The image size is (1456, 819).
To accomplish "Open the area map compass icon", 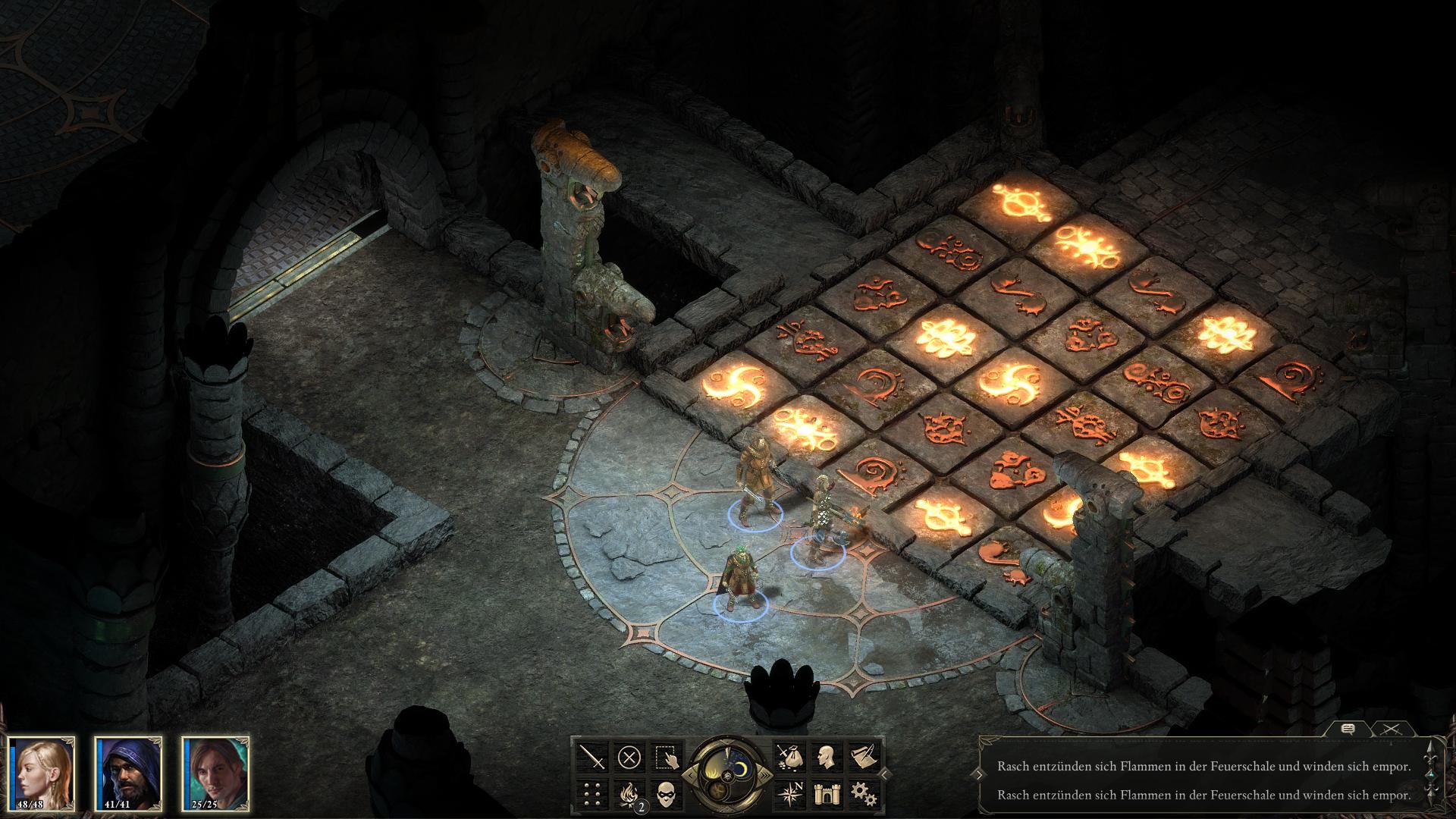I will tap(792, 793).
